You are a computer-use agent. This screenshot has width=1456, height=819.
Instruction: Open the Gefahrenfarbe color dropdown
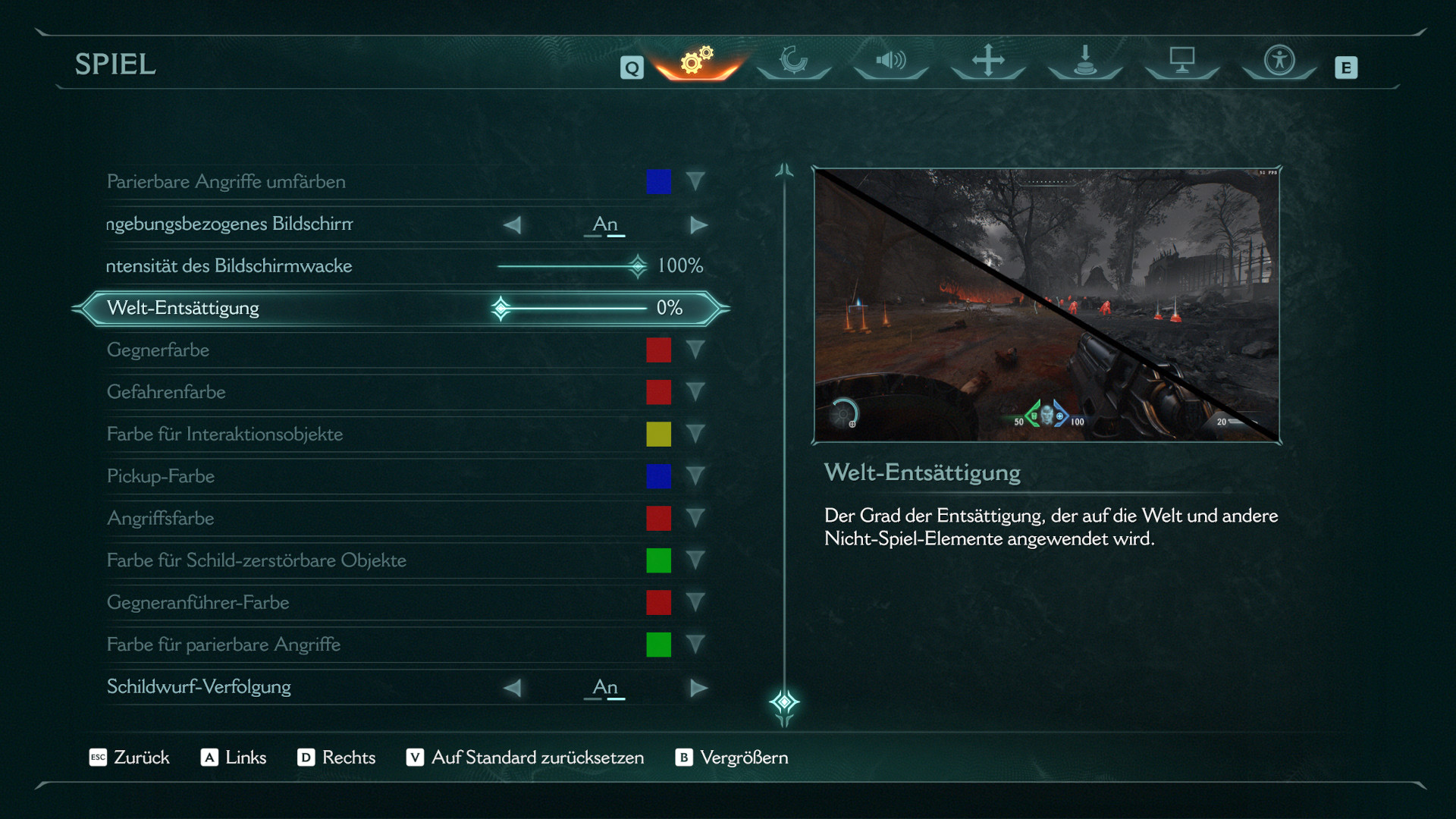point(695,392)
